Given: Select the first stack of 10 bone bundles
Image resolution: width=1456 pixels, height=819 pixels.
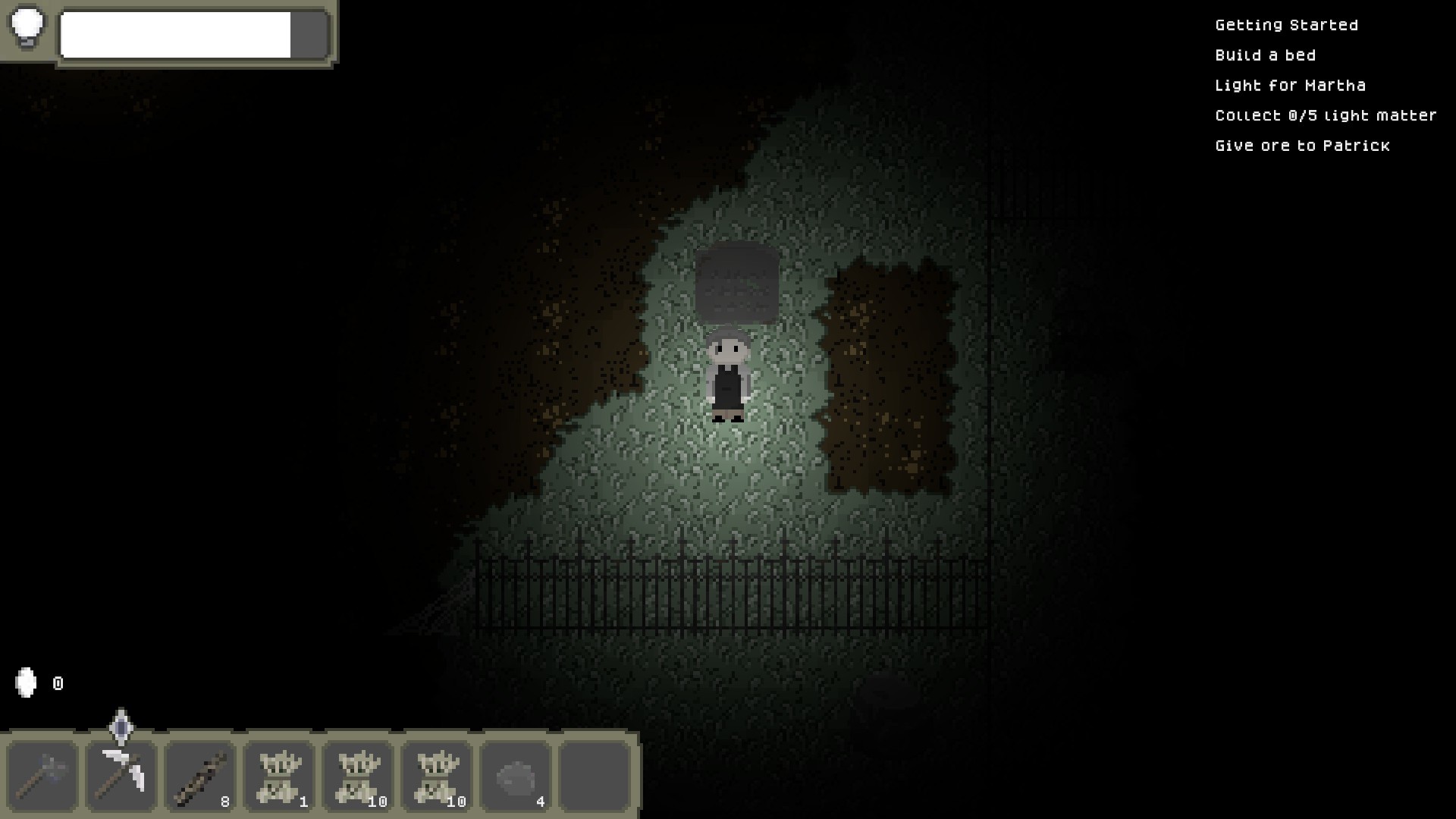Looking at the screenshot, I should coord(357,775).
